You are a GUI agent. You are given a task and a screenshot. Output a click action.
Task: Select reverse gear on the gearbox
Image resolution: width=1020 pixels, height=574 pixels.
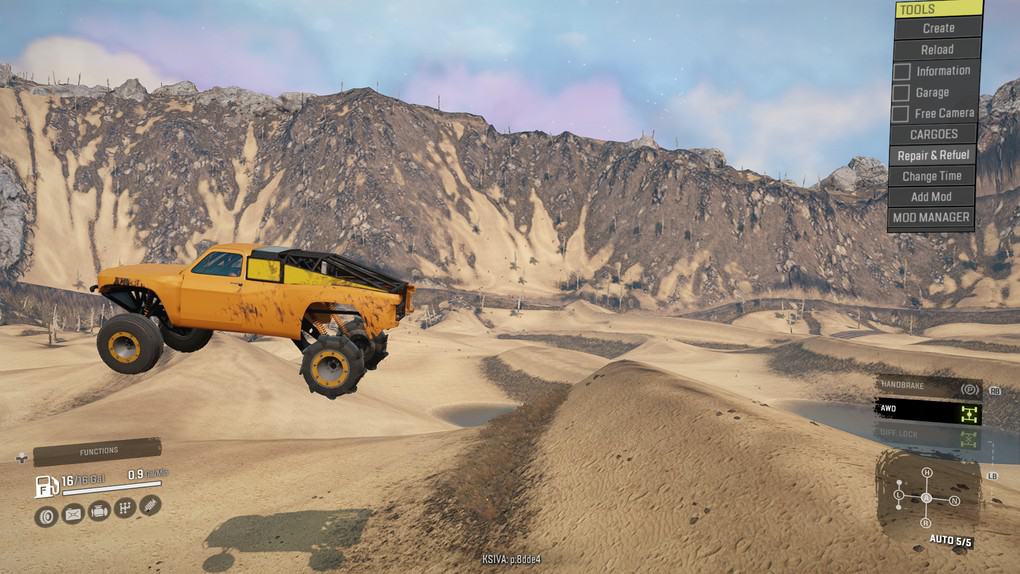click(926, 523)
